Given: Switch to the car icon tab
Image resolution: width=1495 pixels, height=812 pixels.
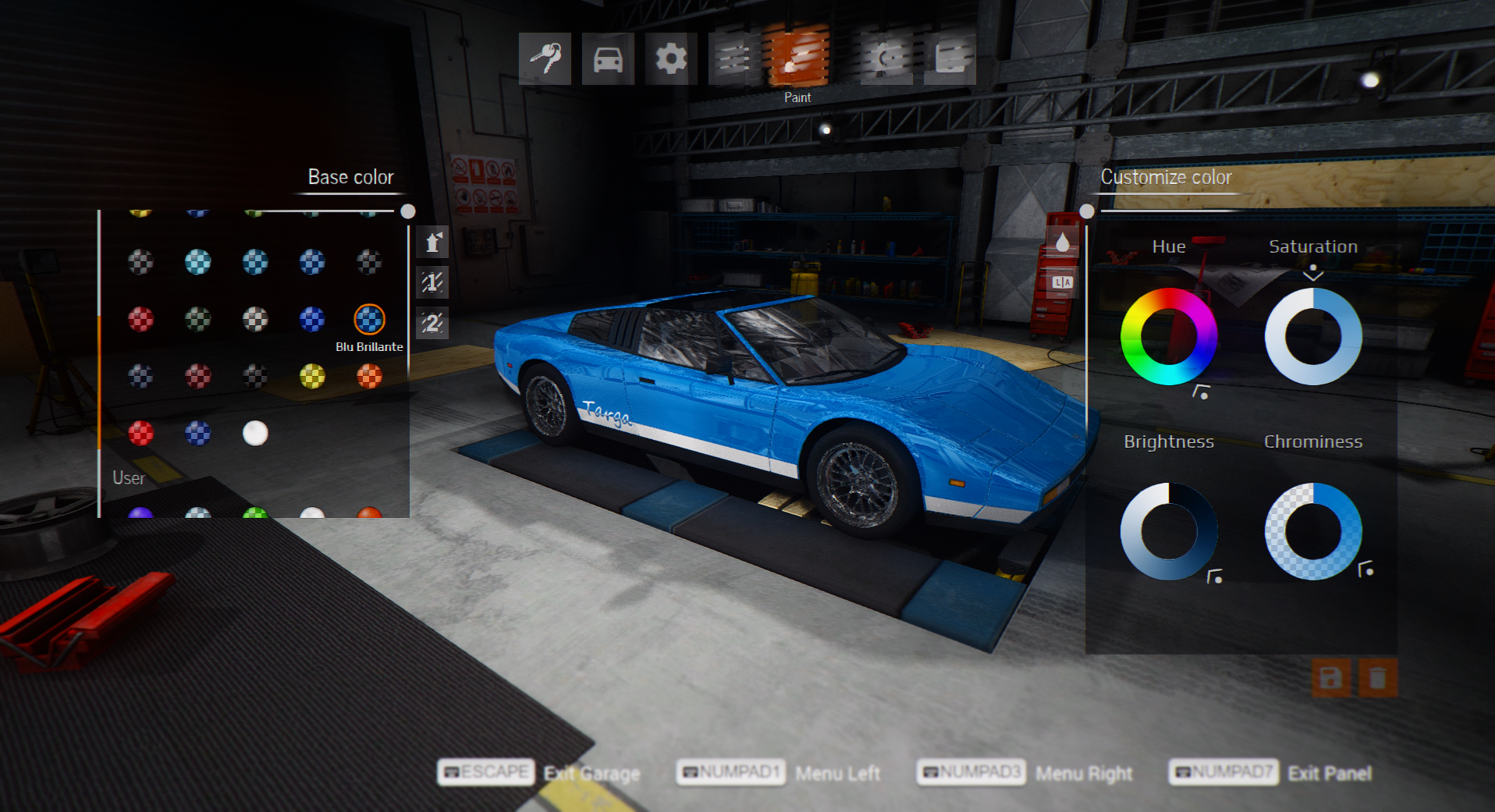Looking at the screenshot, I should point(608,59).
